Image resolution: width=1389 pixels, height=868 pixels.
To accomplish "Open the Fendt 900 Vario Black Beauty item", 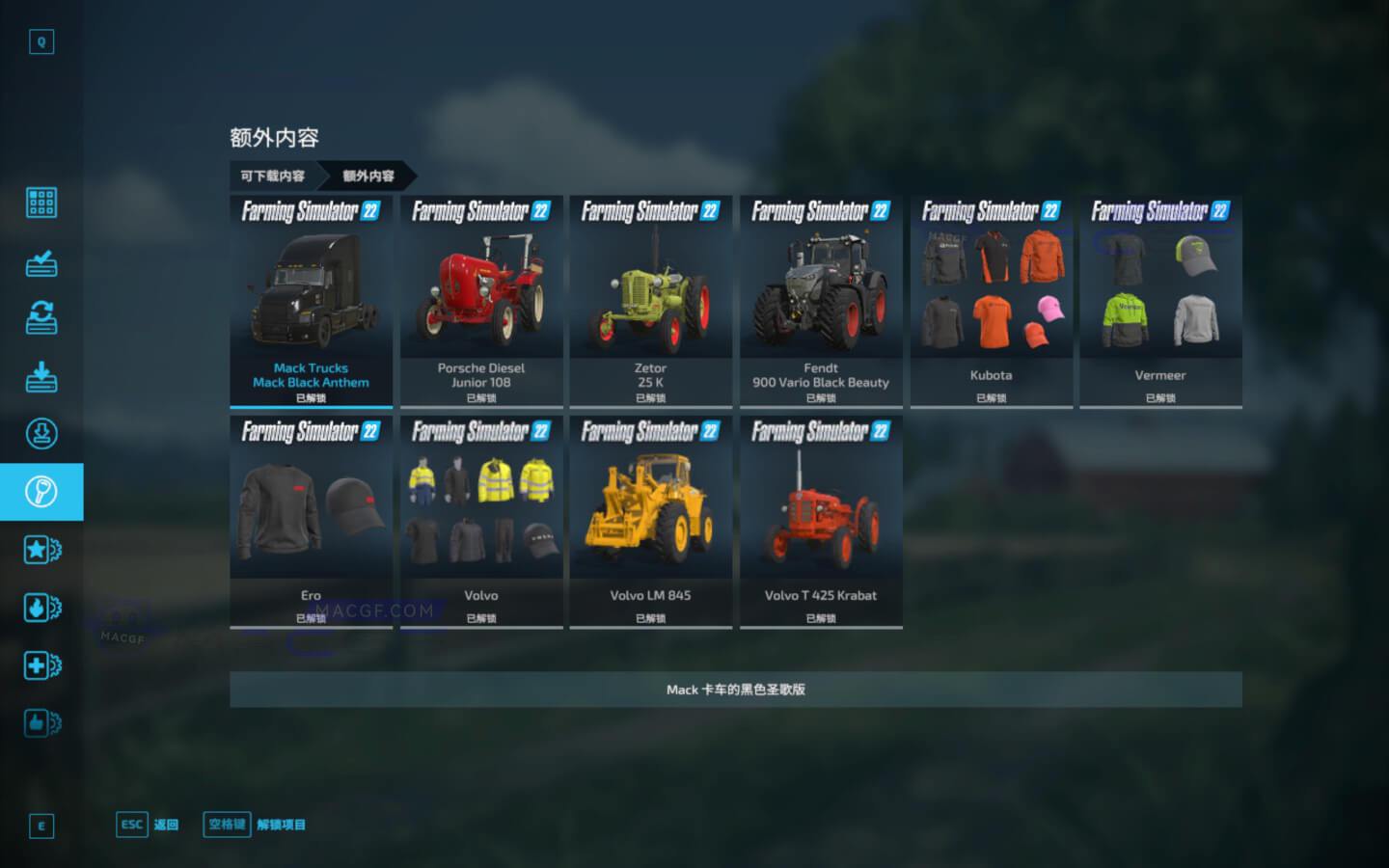I will (x=821, y=299).
